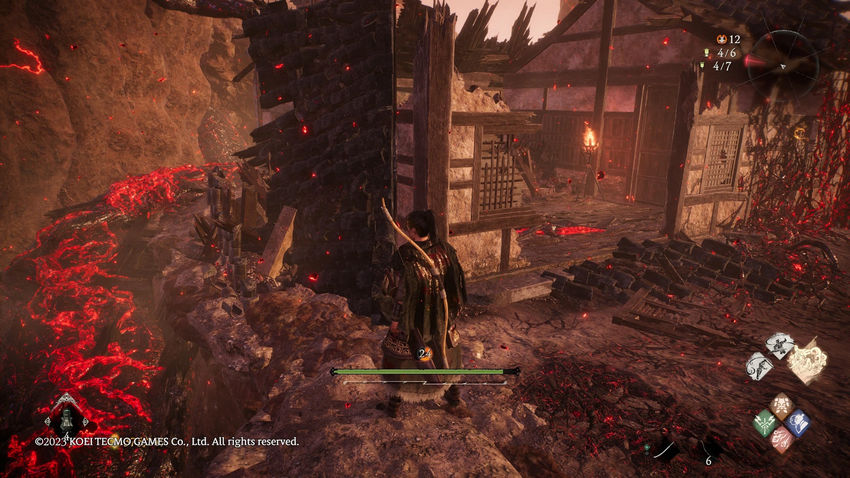Cast the pink flame spell icon
The width and height of the screenshot is (850, 478).
[781, 439]
